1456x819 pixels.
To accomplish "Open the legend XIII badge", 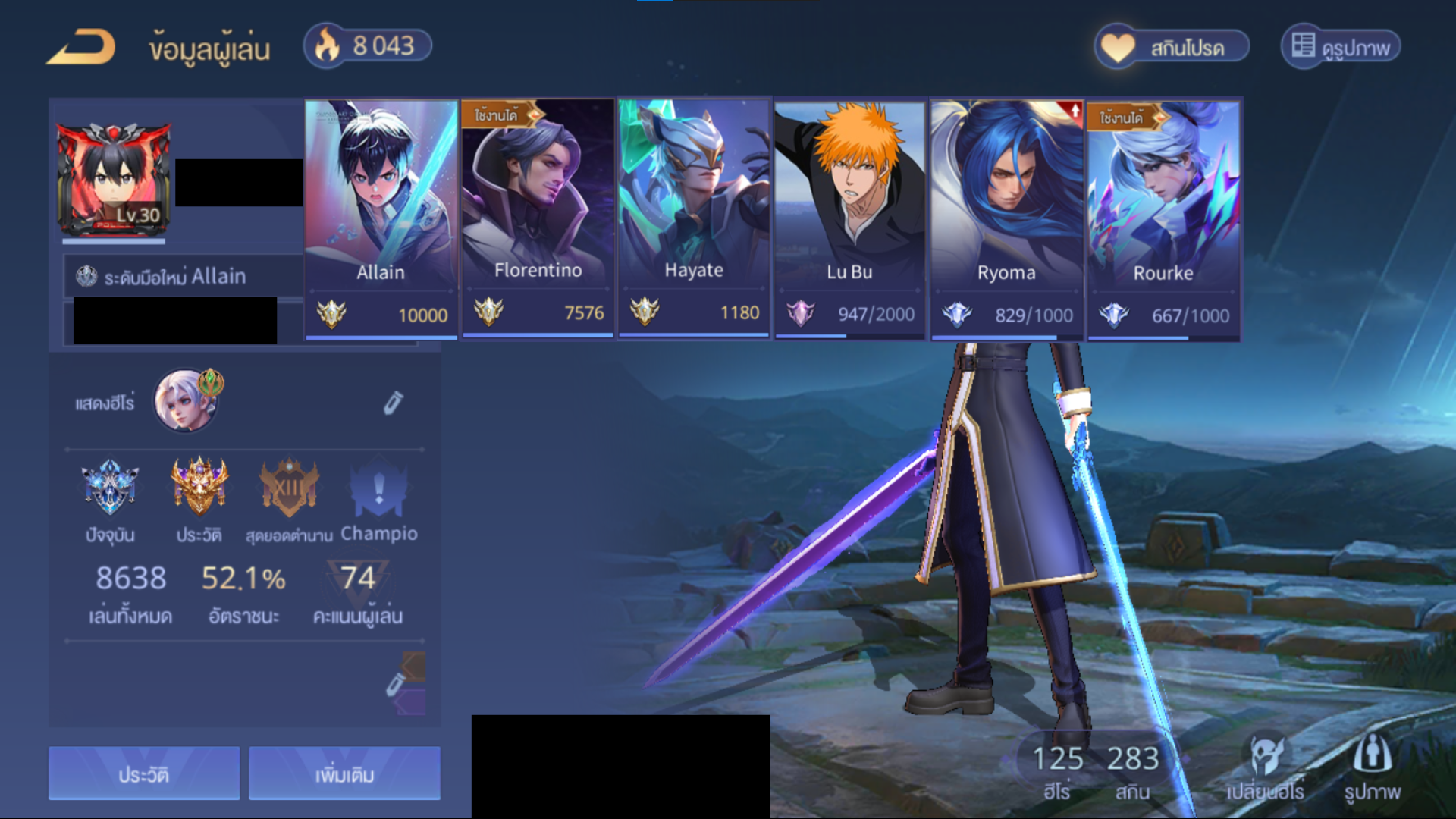I will tap(289, 487).
